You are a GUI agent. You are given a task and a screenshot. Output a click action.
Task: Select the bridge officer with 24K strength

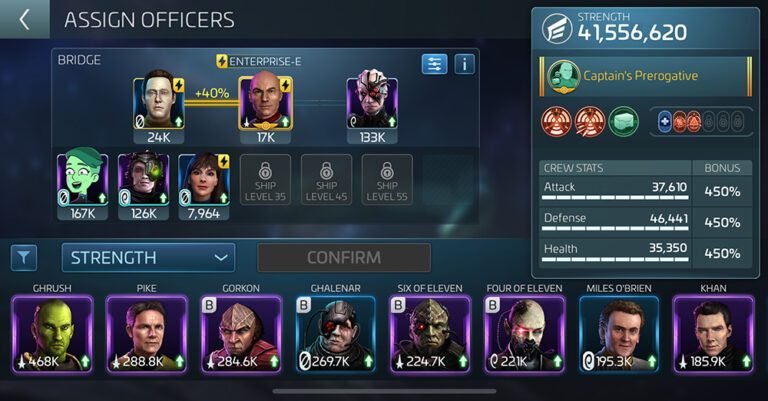point(159,103)
